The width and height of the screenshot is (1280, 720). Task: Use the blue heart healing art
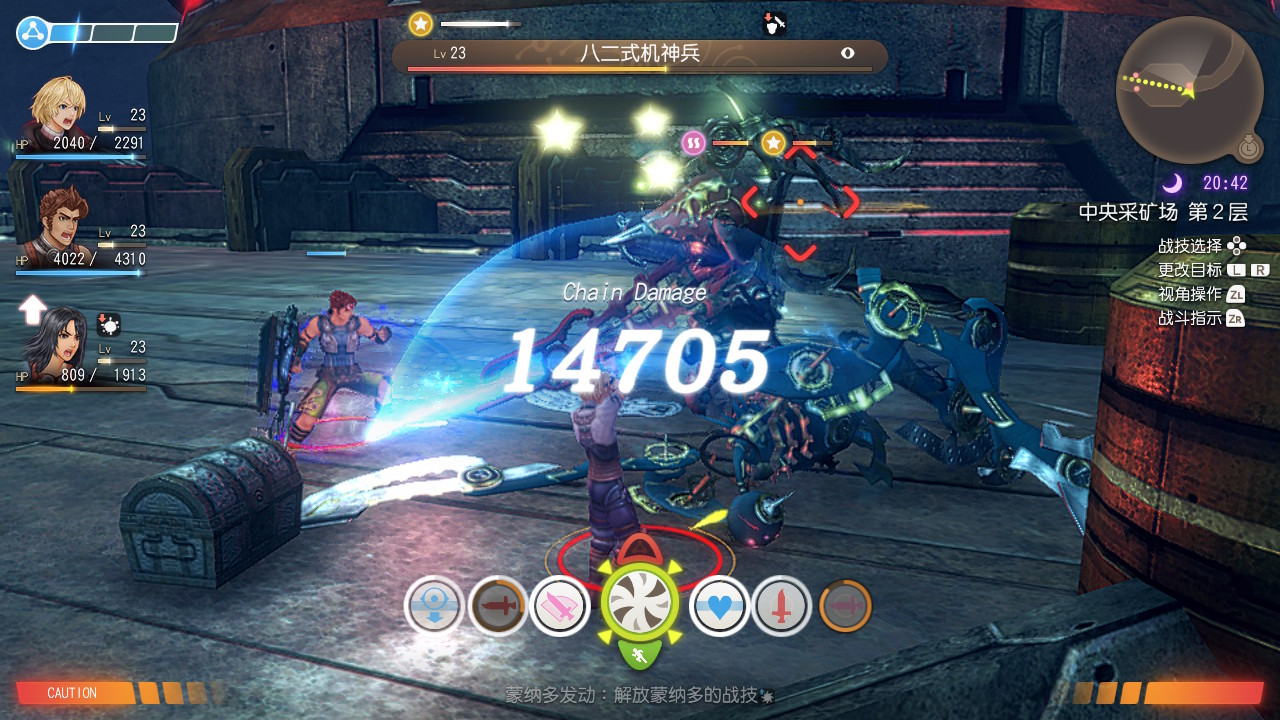720,607
